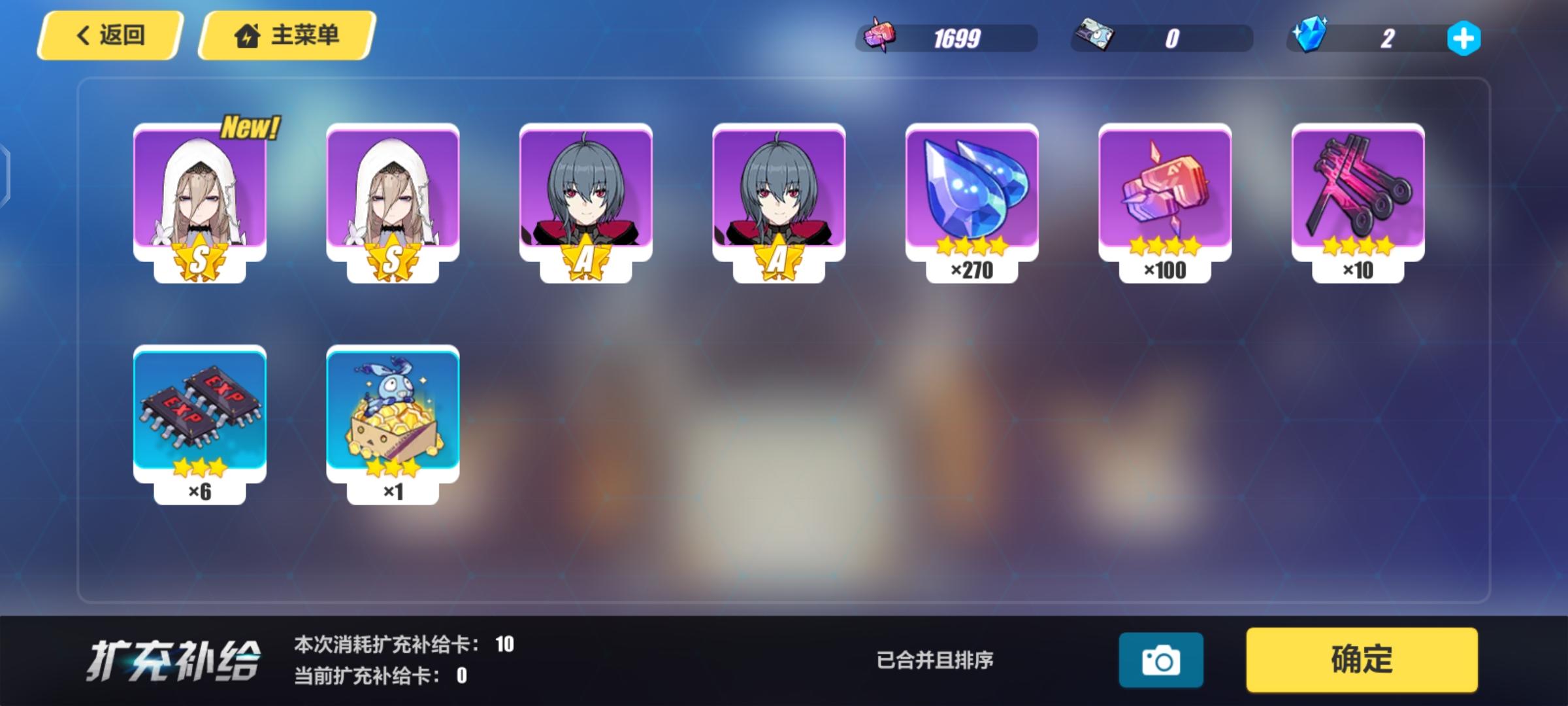Return to previous screen via 返回
This screenshot has height=706, width=1568.
coord(110,37)
